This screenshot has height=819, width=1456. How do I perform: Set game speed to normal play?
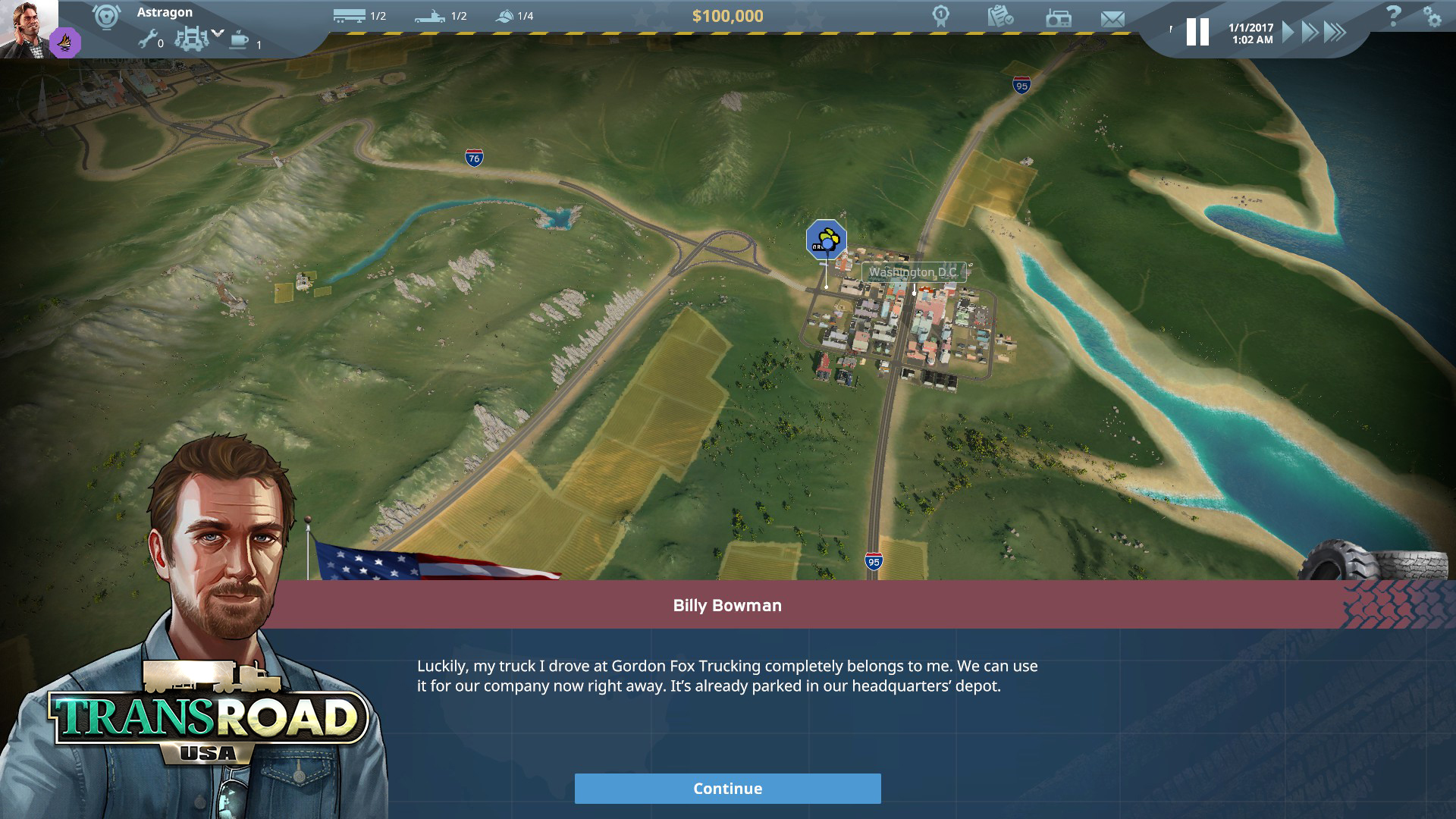[1288, 32]
